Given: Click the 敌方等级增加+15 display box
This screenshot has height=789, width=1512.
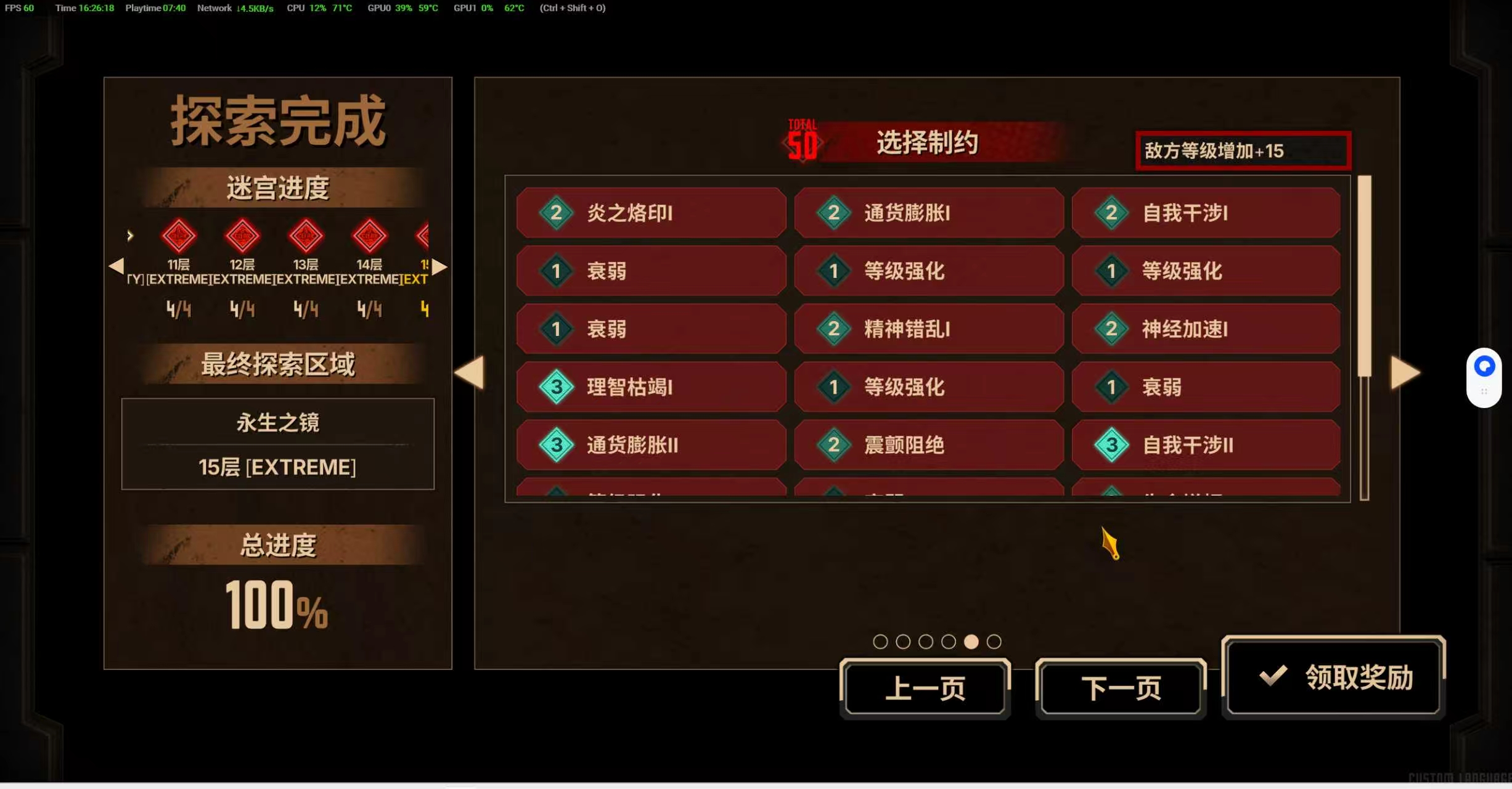Looking at the screenshot, I should coord(1243,150).
